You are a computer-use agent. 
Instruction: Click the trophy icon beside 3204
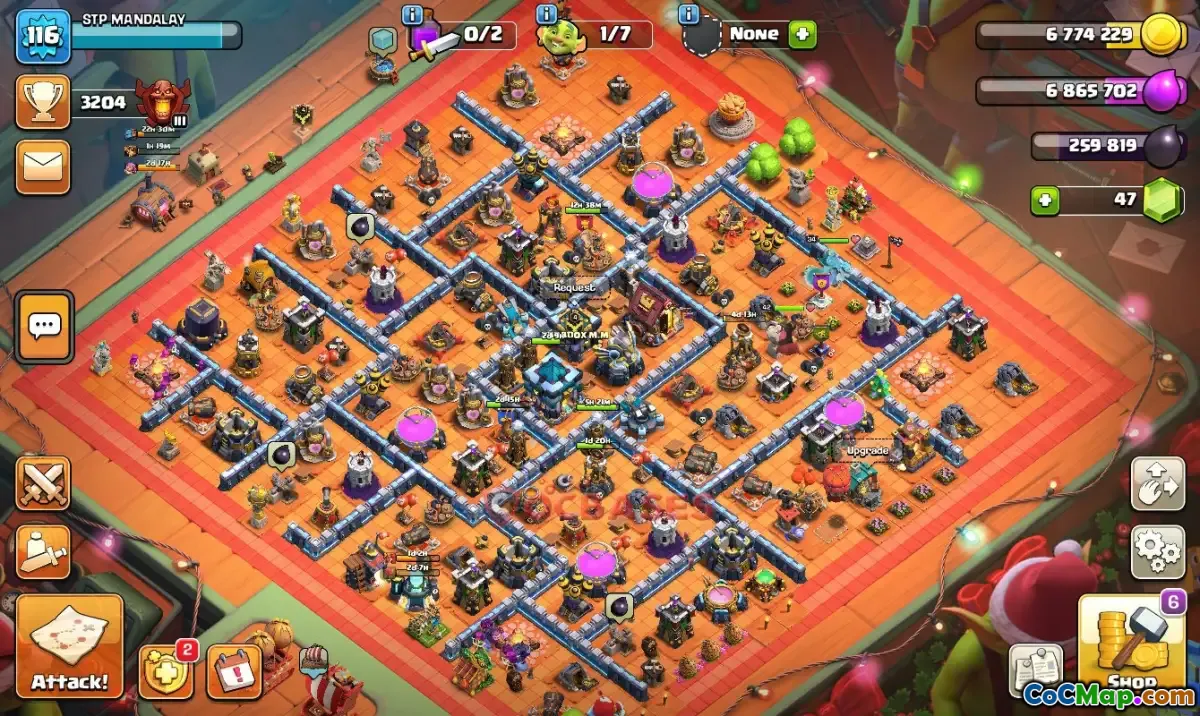tap(43, 101)
